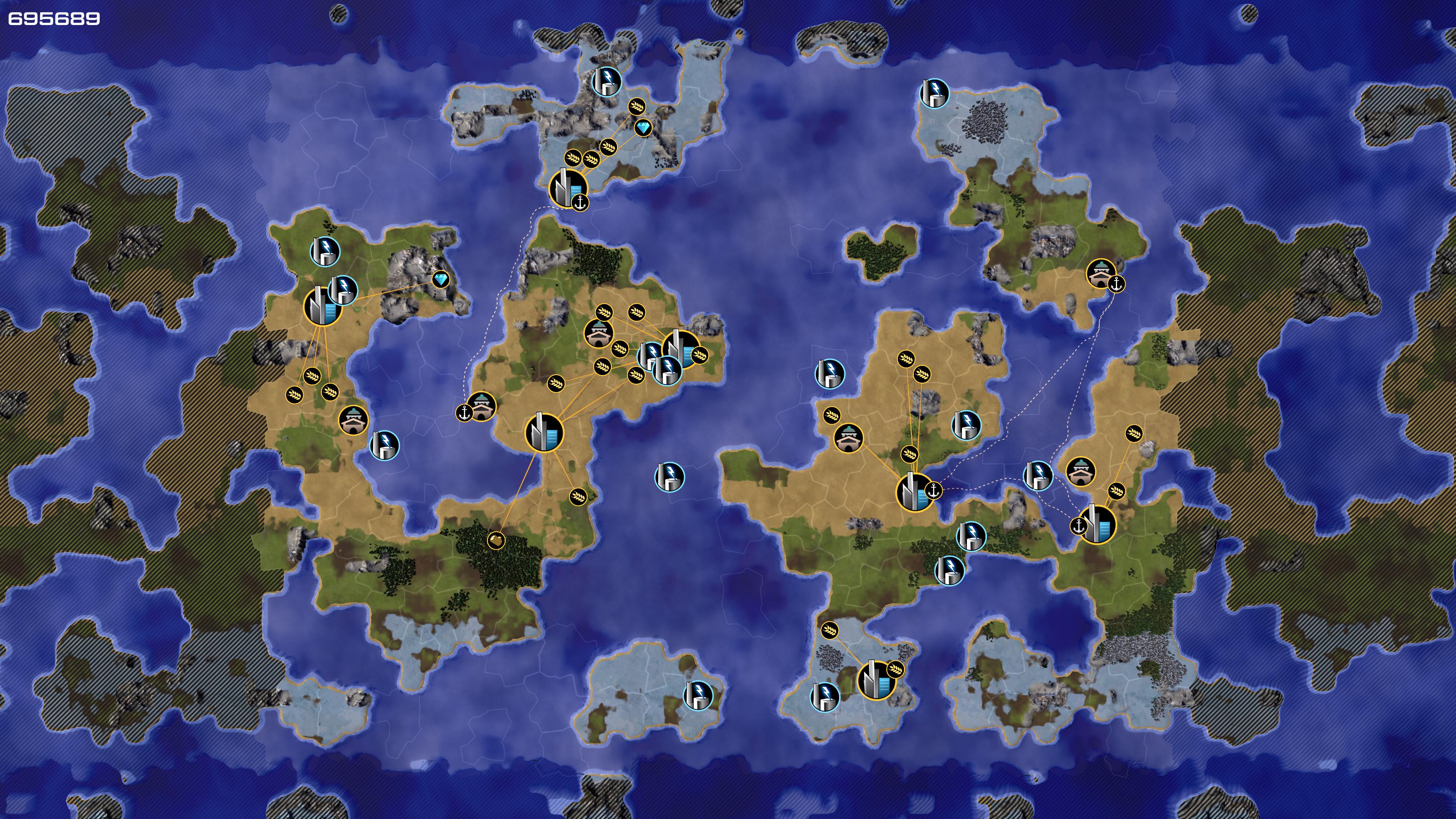The width and height of the screenshot is (1456, 819).
Task: Open the city with the attached wheat badge
Action: tap(876, 680)
